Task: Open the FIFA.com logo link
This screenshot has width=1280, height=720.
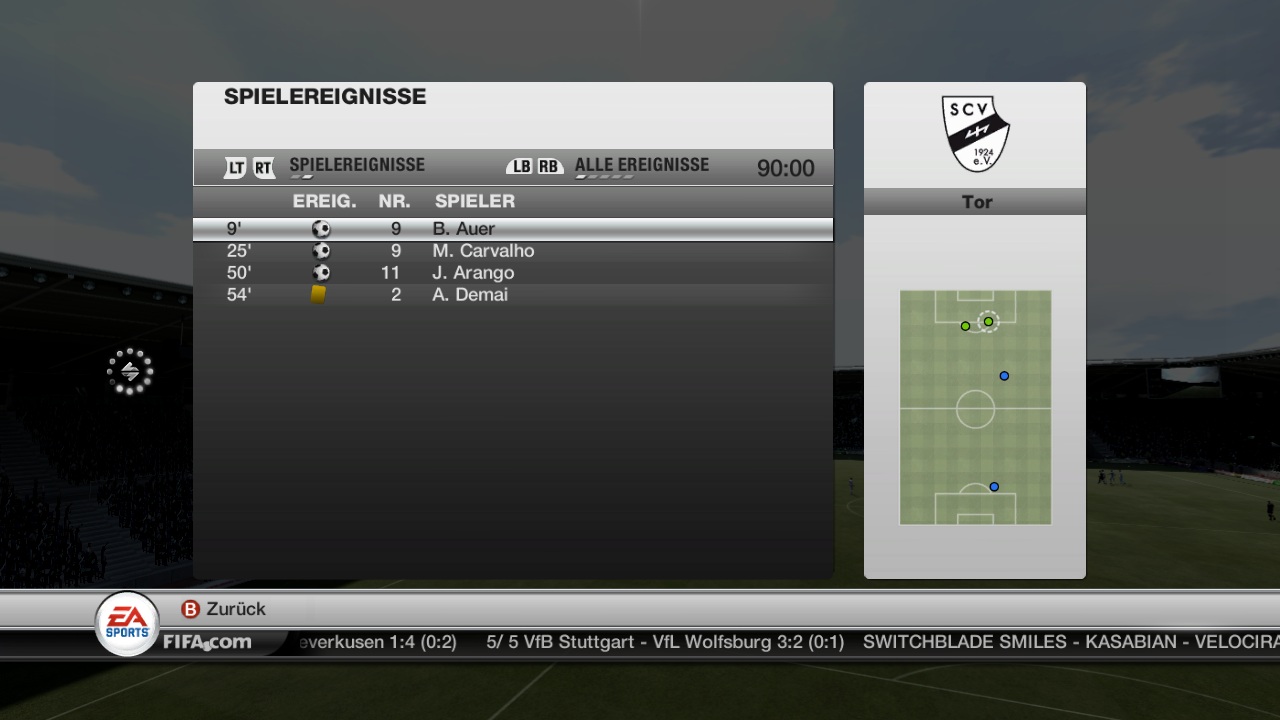Action: pos(207,642)
